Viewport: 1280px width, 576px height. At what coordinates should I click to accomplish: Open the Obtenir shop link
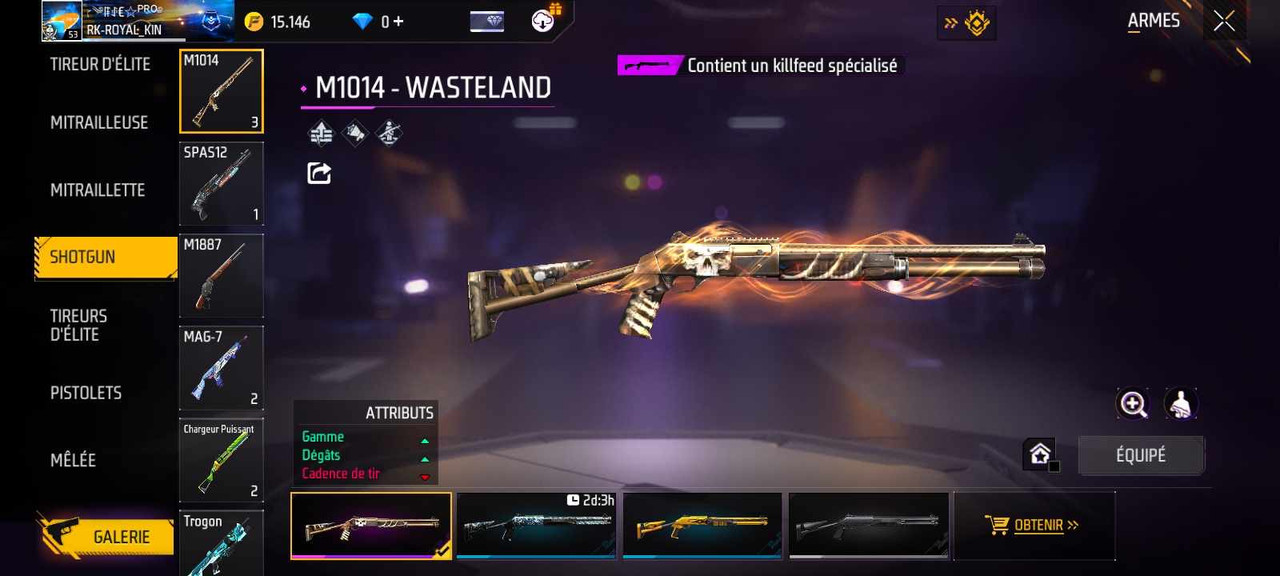(x=1034, y=525)
